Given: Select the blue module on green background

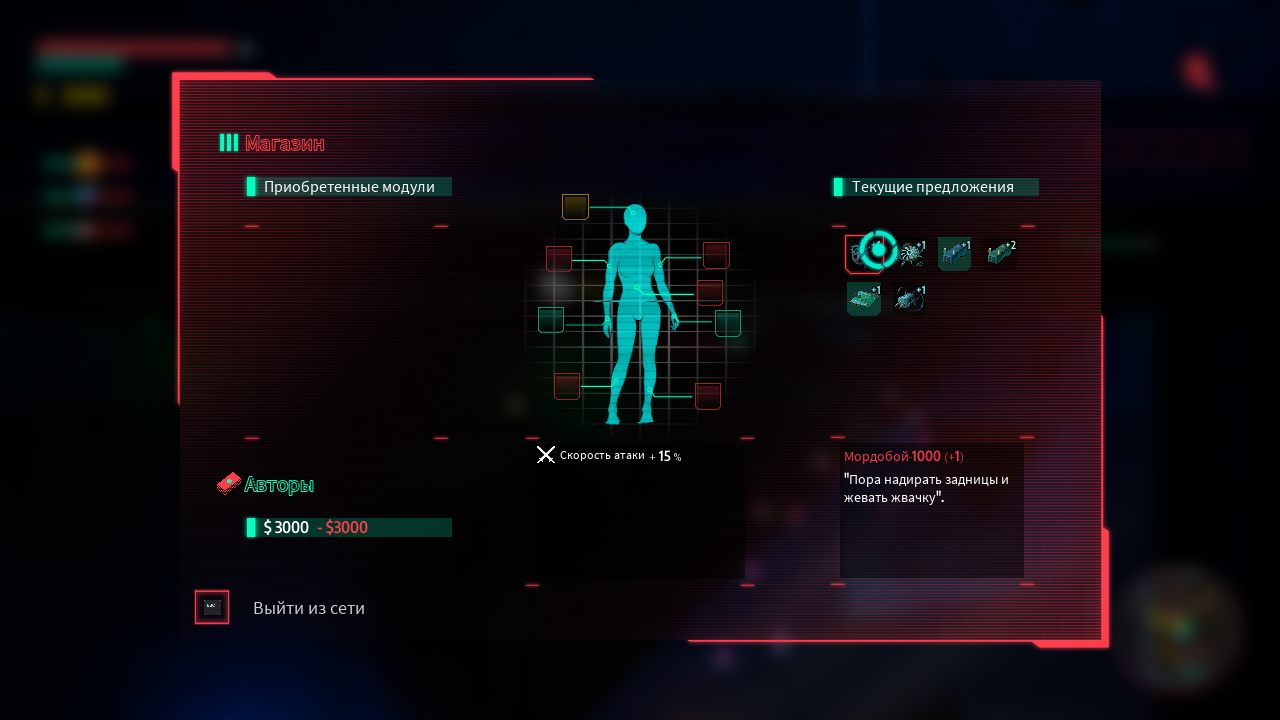Looking at the screenshot, I should [954, 254].
